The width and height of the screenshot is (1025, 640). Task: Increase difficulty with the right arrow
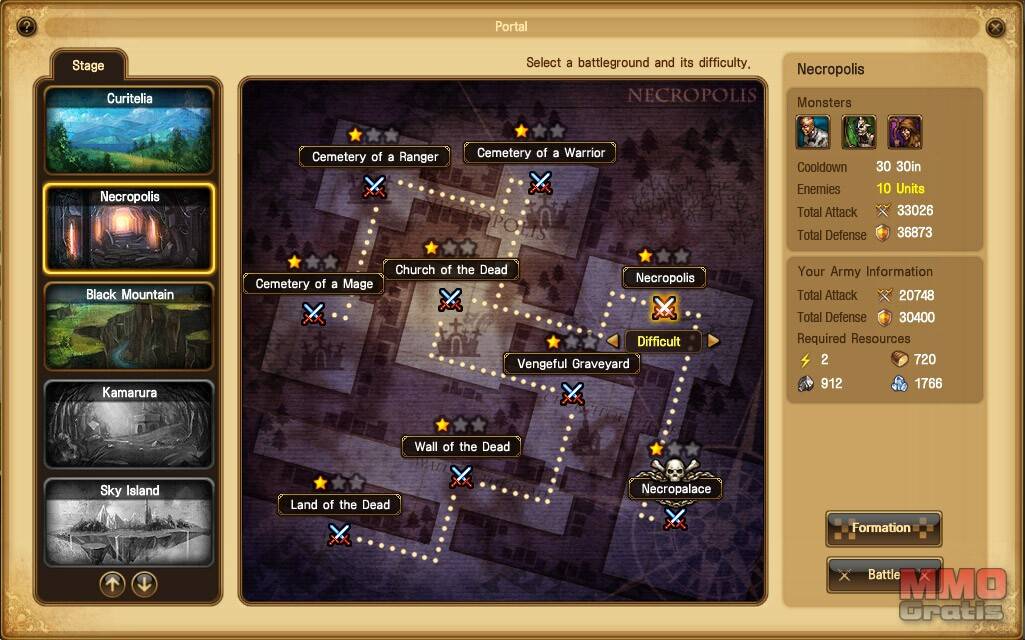point(713,341)
